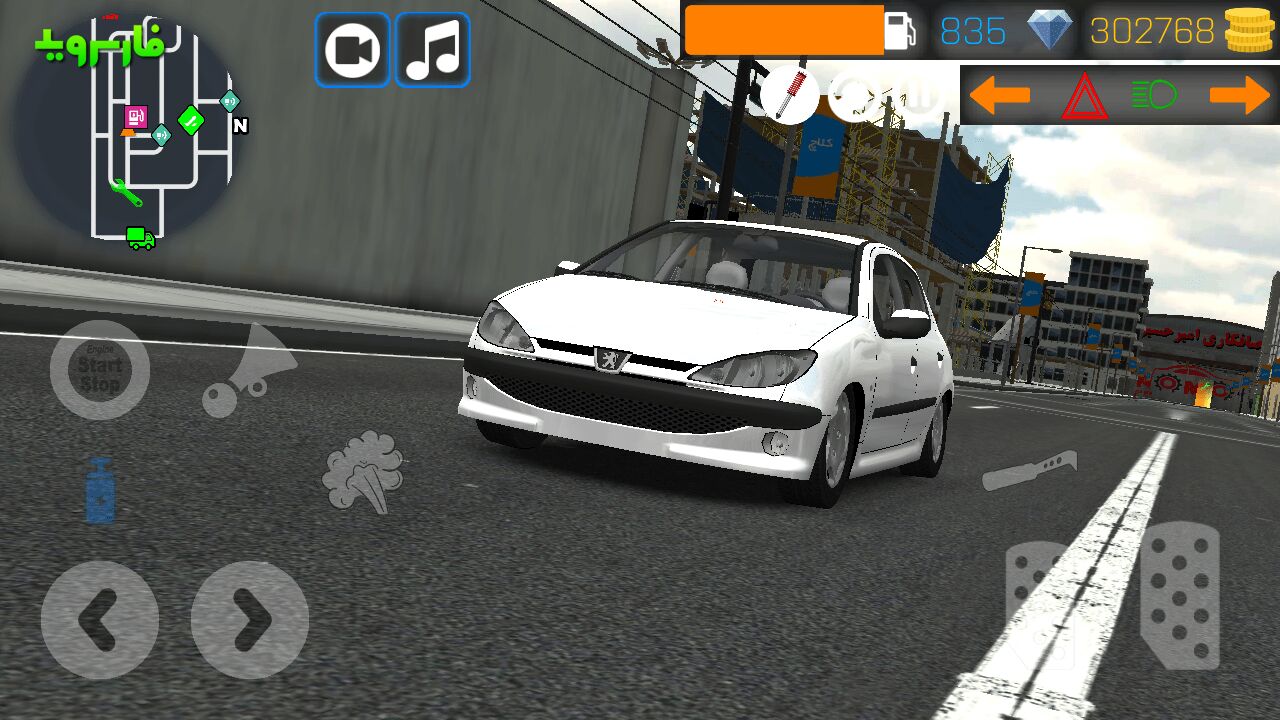Switch the camera view with the video camera button
The height and width of the screenshot is (720, 1280).
[352, 50]
